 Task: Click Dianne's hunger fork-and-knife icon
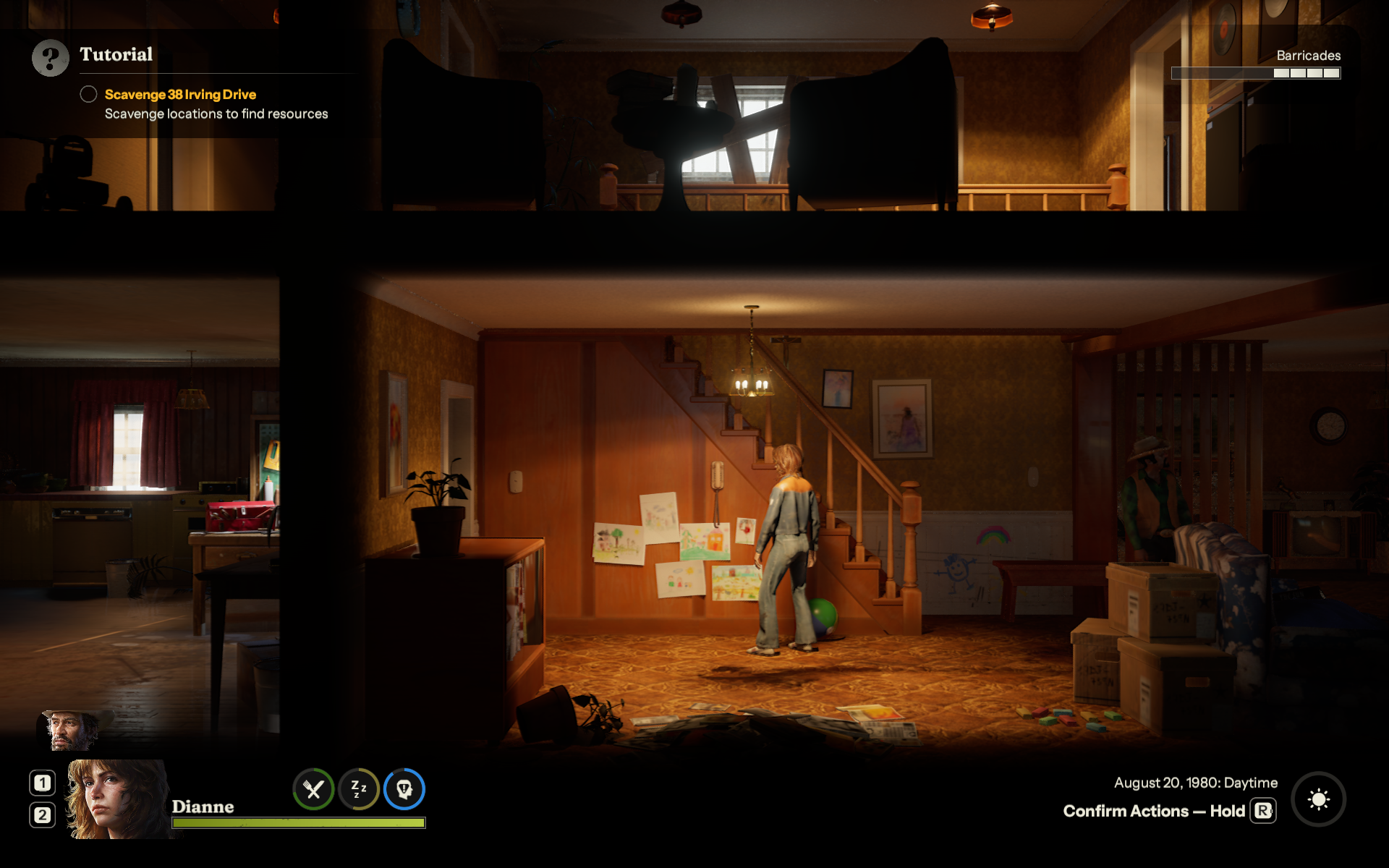[x=313, y=789]
